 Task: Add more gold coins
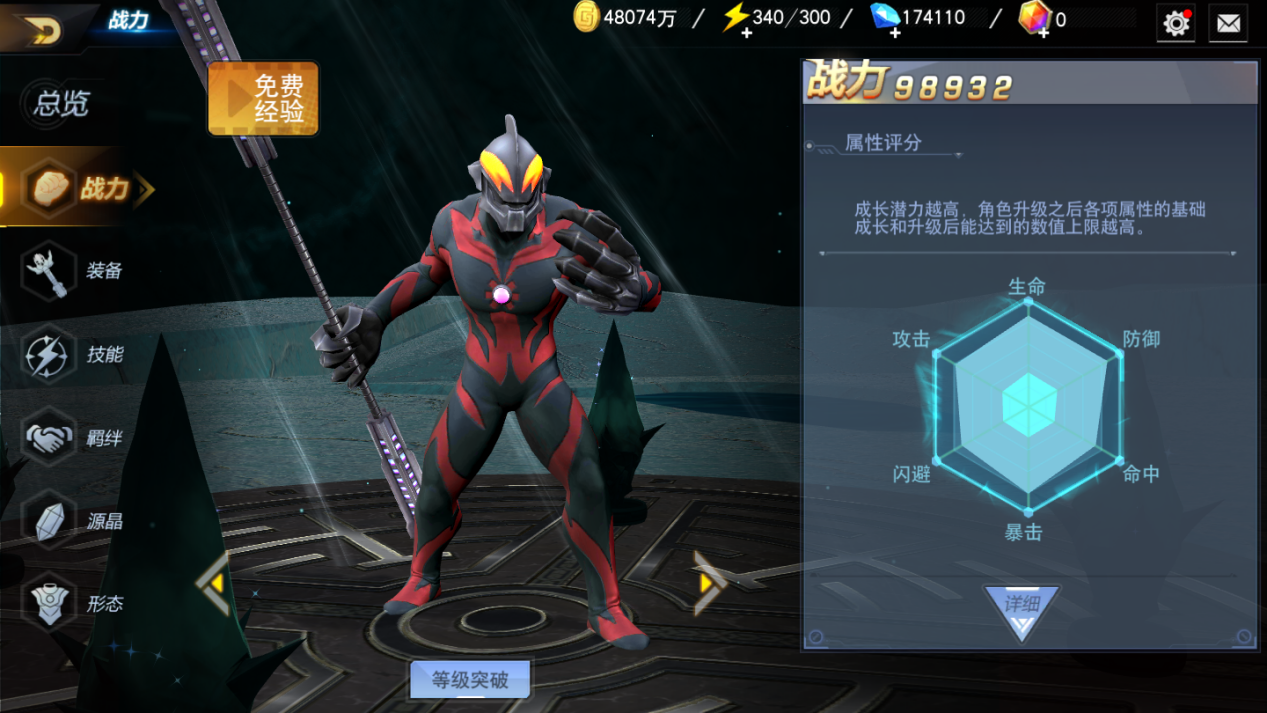coord(587,18)
